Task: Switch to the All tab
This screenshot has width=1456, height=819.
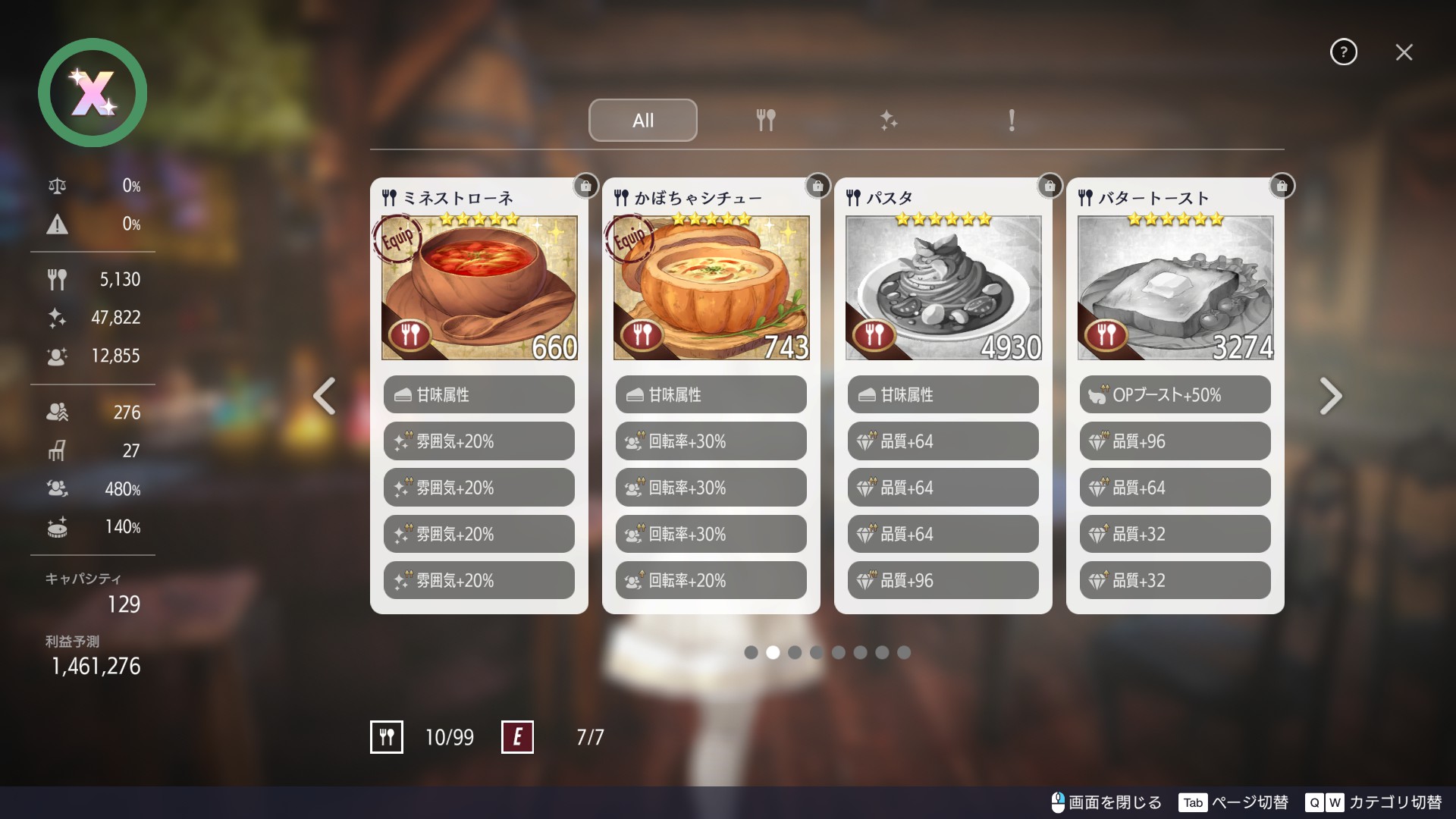Action: (642, 120)
